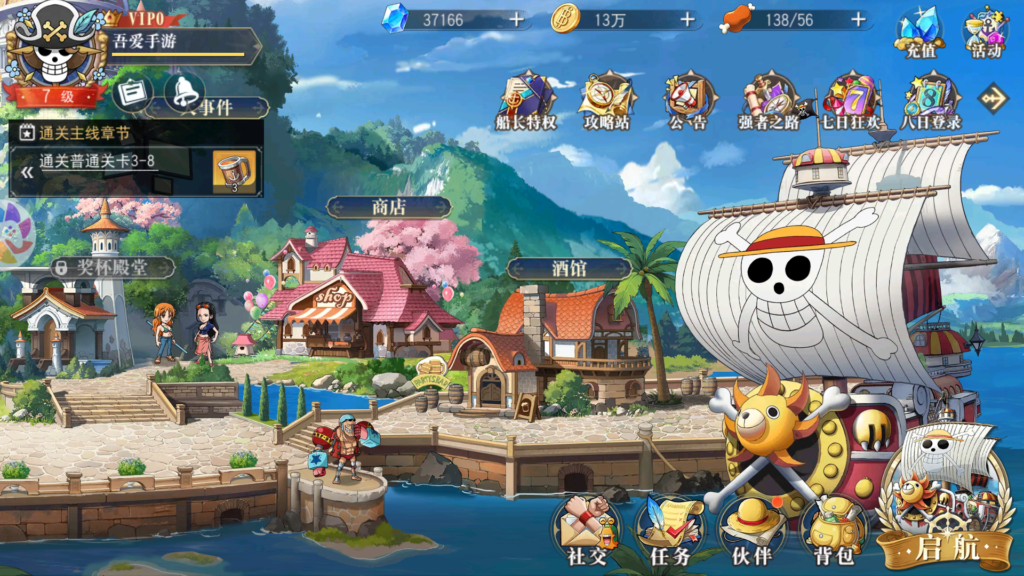Open 船长特权 captain privileges
This screenshot has height=576, width=1024.
coord(526,101)
